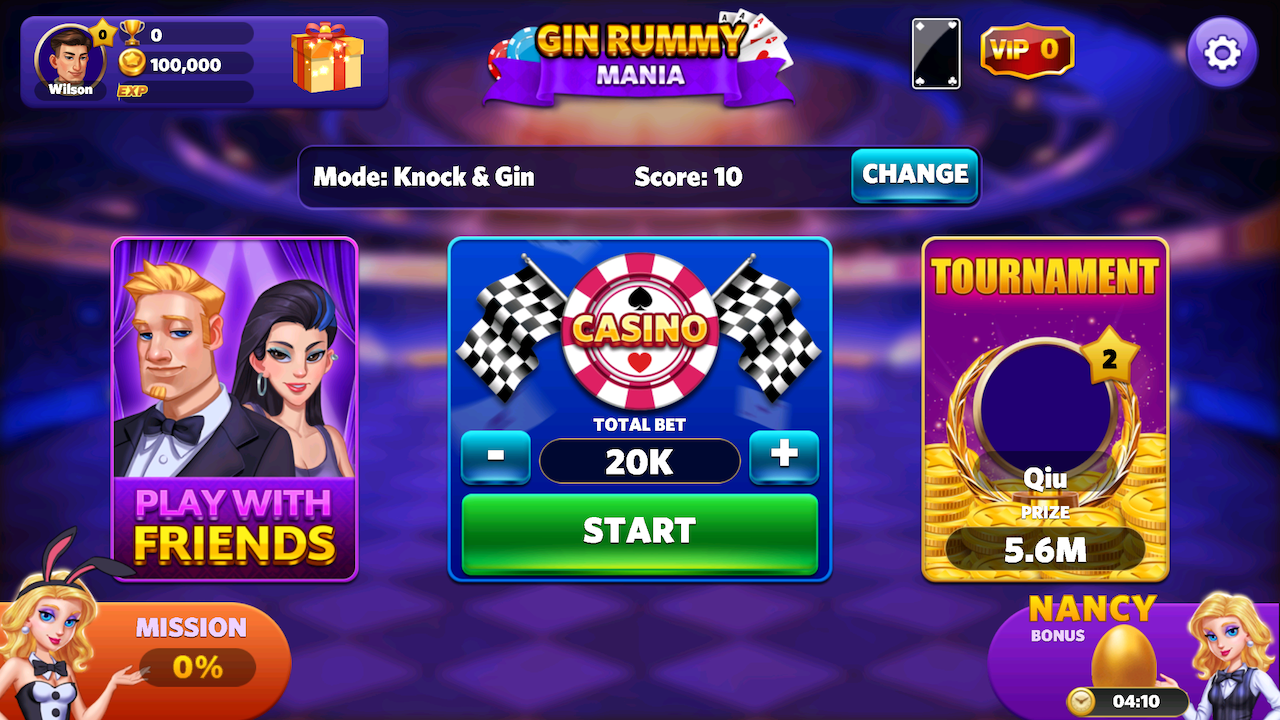Click CHANGE to adjust game mode

click(914, 175)
